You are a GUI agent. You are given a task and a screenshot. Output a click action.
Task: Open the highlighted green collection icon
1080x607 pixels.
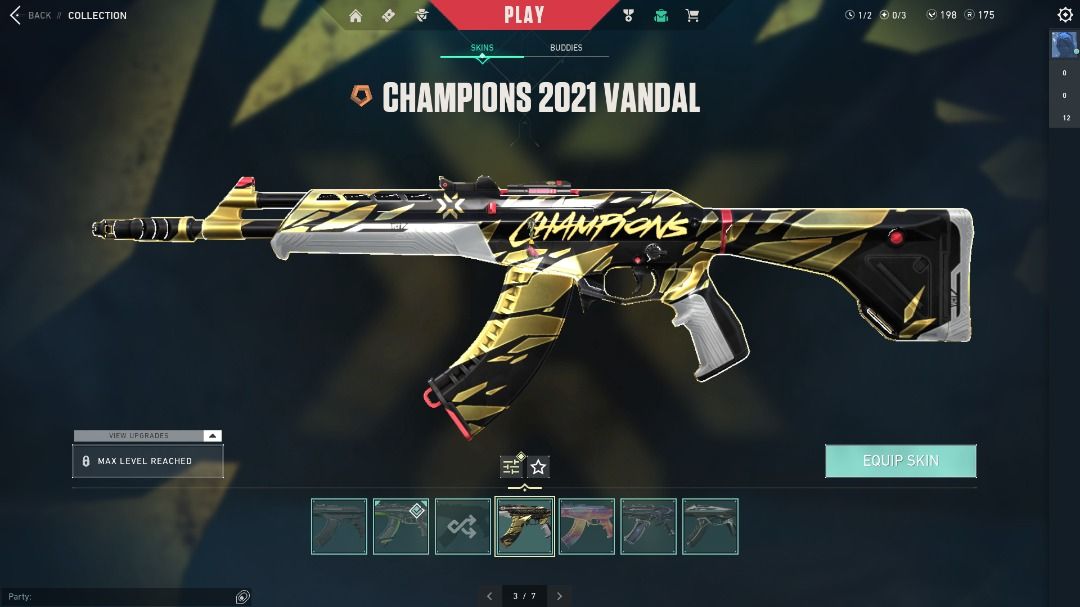pyautogui.click(x=660, y=15)
